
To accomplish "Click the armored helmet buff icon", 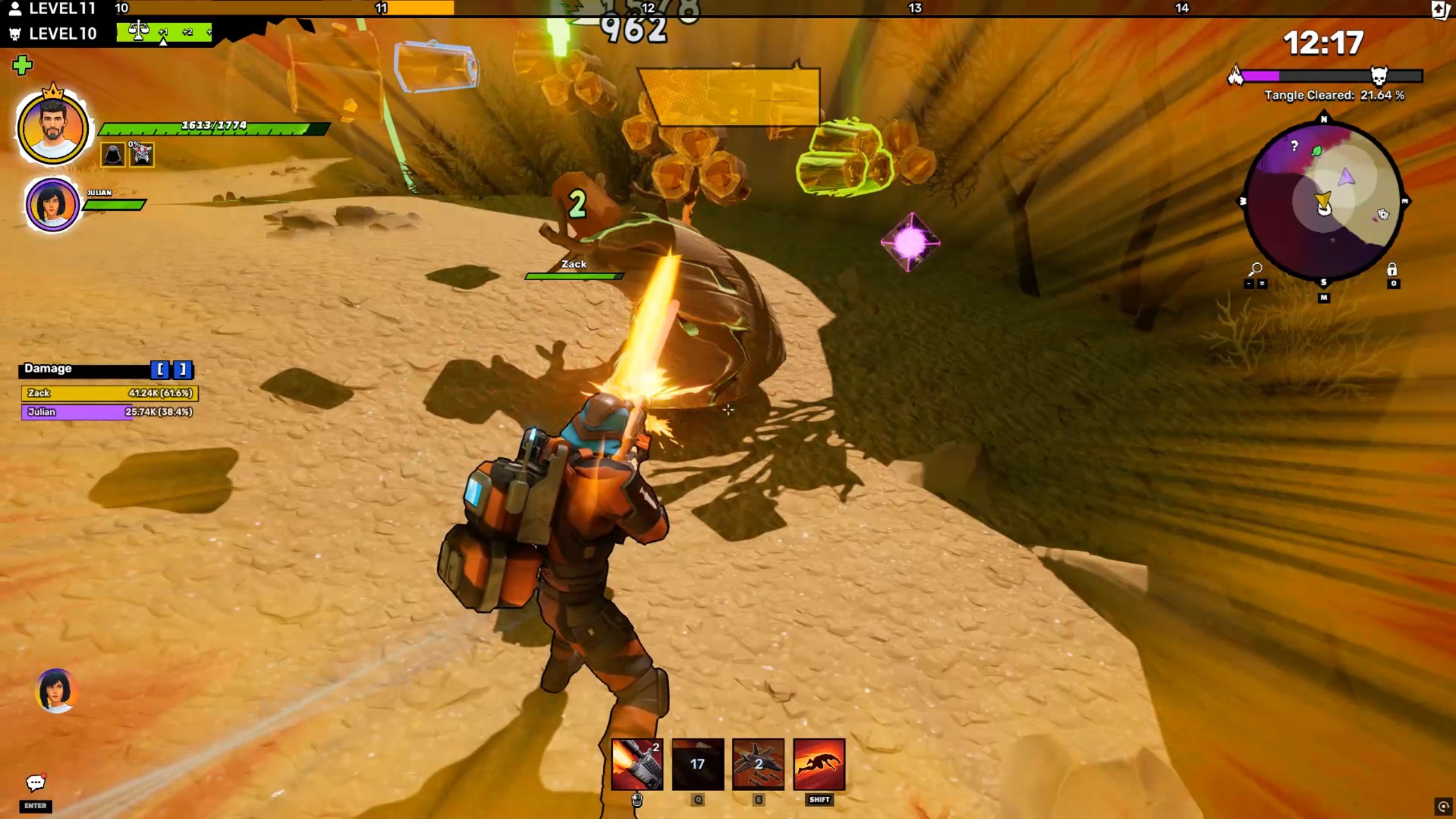I will [142, 155].
